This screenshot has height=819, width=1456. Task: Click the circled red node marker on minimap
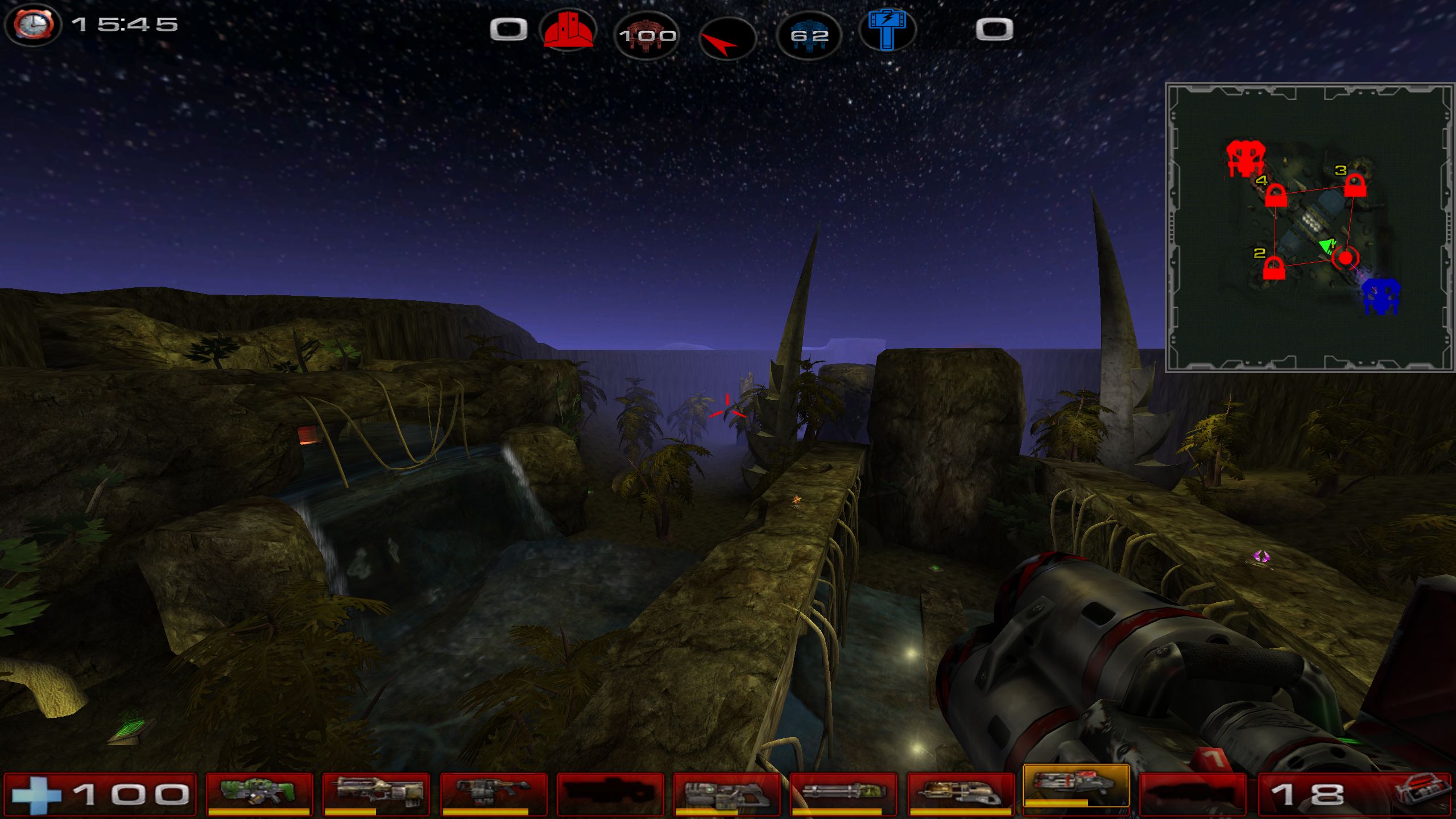(x=1346, y=258)
